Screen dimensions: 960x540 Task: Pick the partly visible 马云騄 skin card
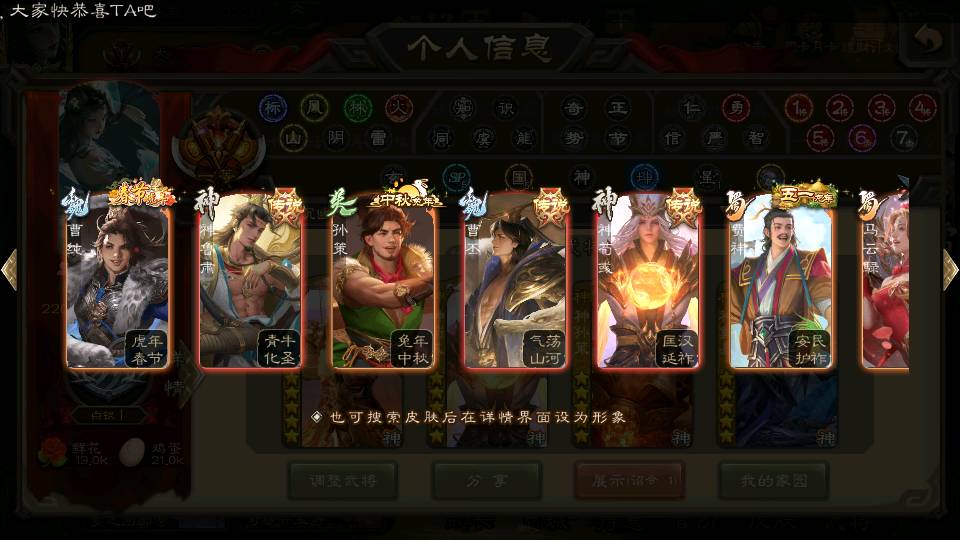point(887,285)
